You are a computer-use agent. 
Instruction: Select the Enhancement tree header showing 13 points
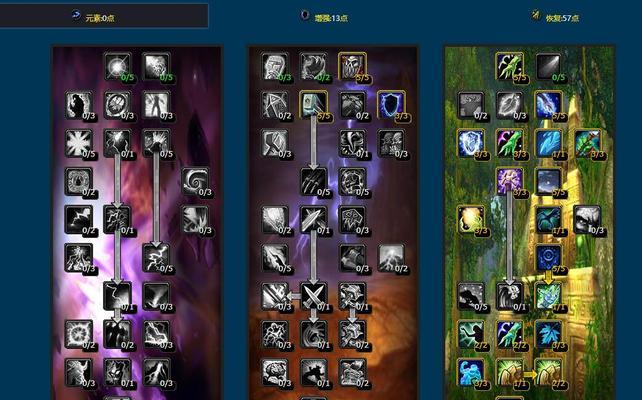(325, 16)
